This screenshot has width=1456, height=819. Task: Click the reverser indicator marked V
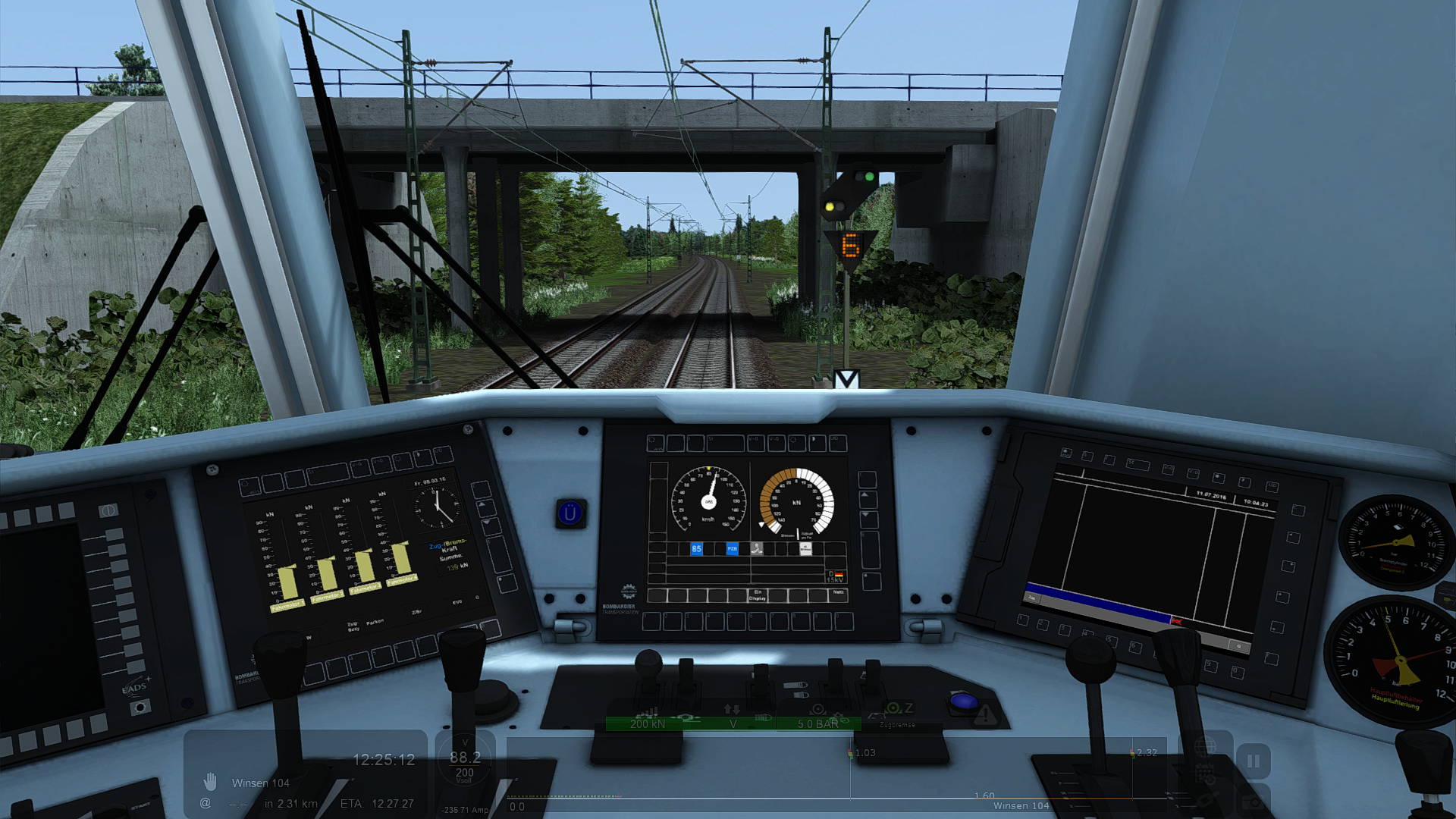coord(733,723)
